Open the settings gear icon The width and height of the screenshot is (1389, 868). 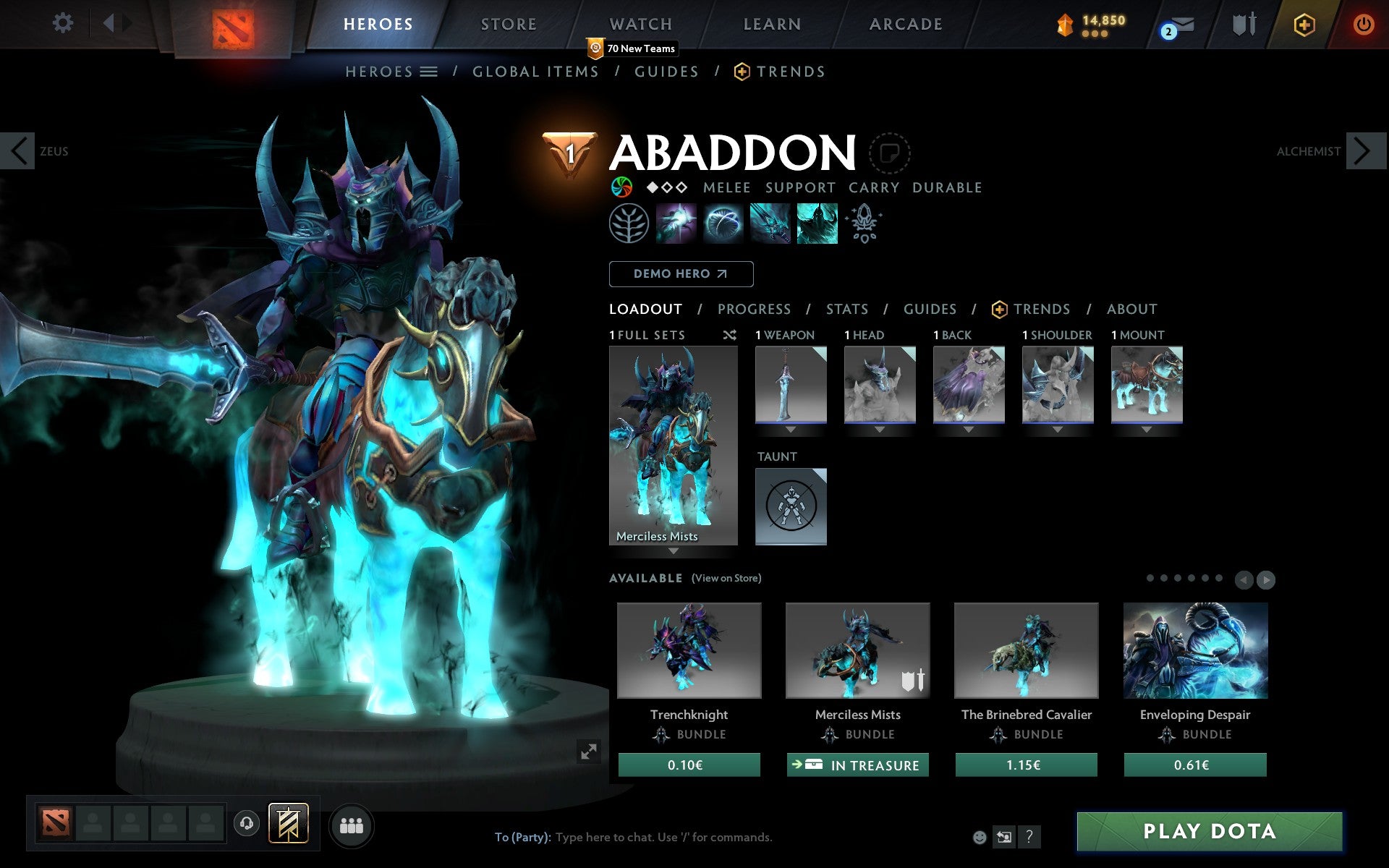64,23
